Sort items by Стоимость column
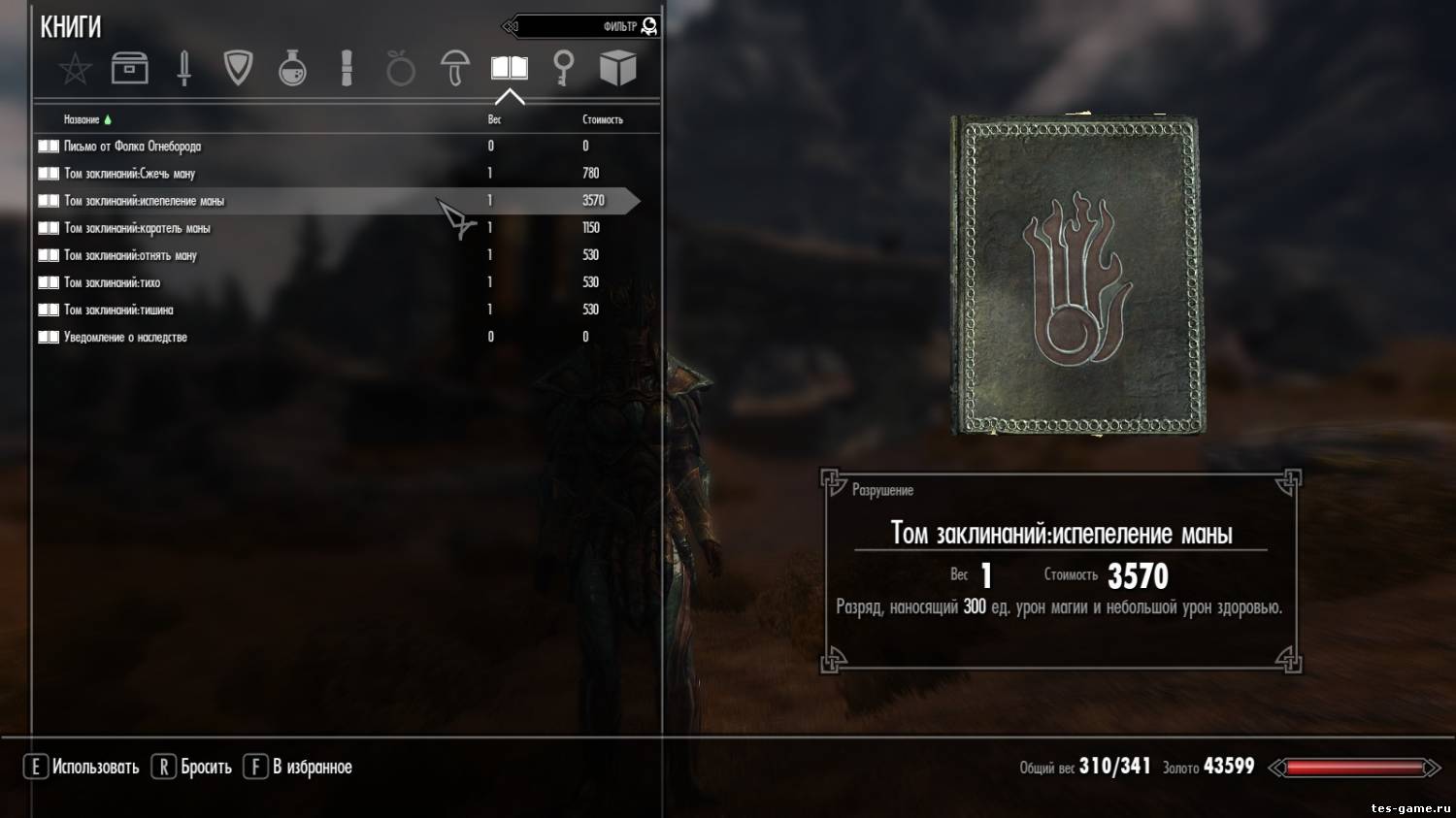Screen dimensions: 1456x818 pos(602,119)
